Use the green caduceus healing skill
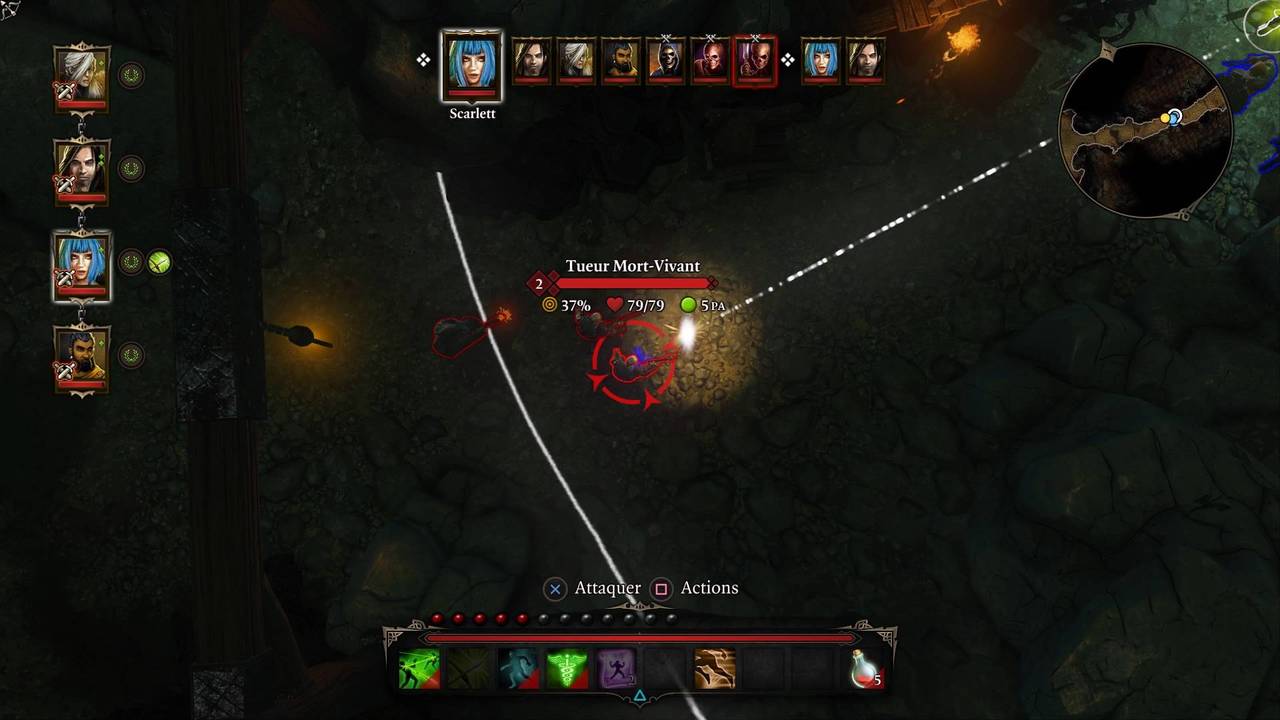Viewport: 1280px width, 720px height. (x=567, y=669)
